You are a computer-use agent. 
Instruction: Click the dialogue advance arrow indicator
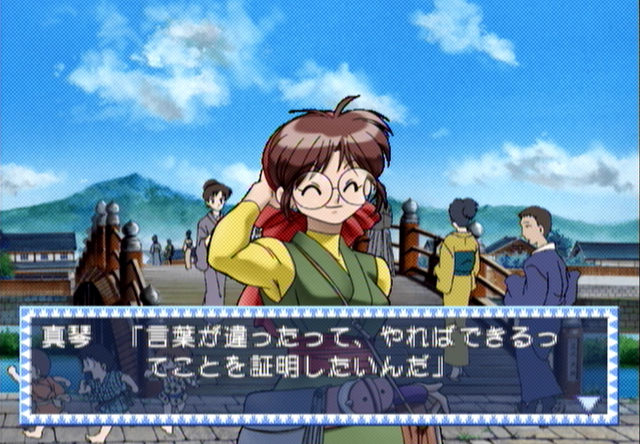coord(588,403)
